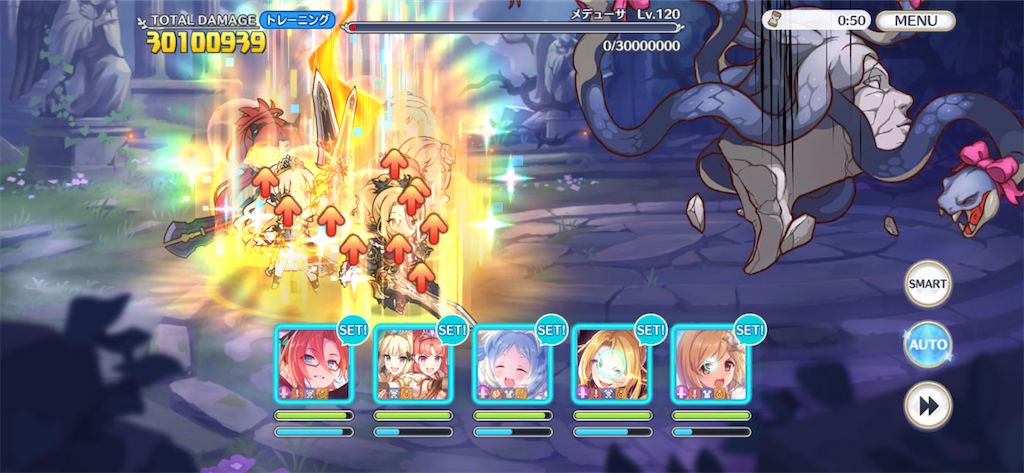Open the MENU button
1024x473 pixels.
click(x=915, y=20)
